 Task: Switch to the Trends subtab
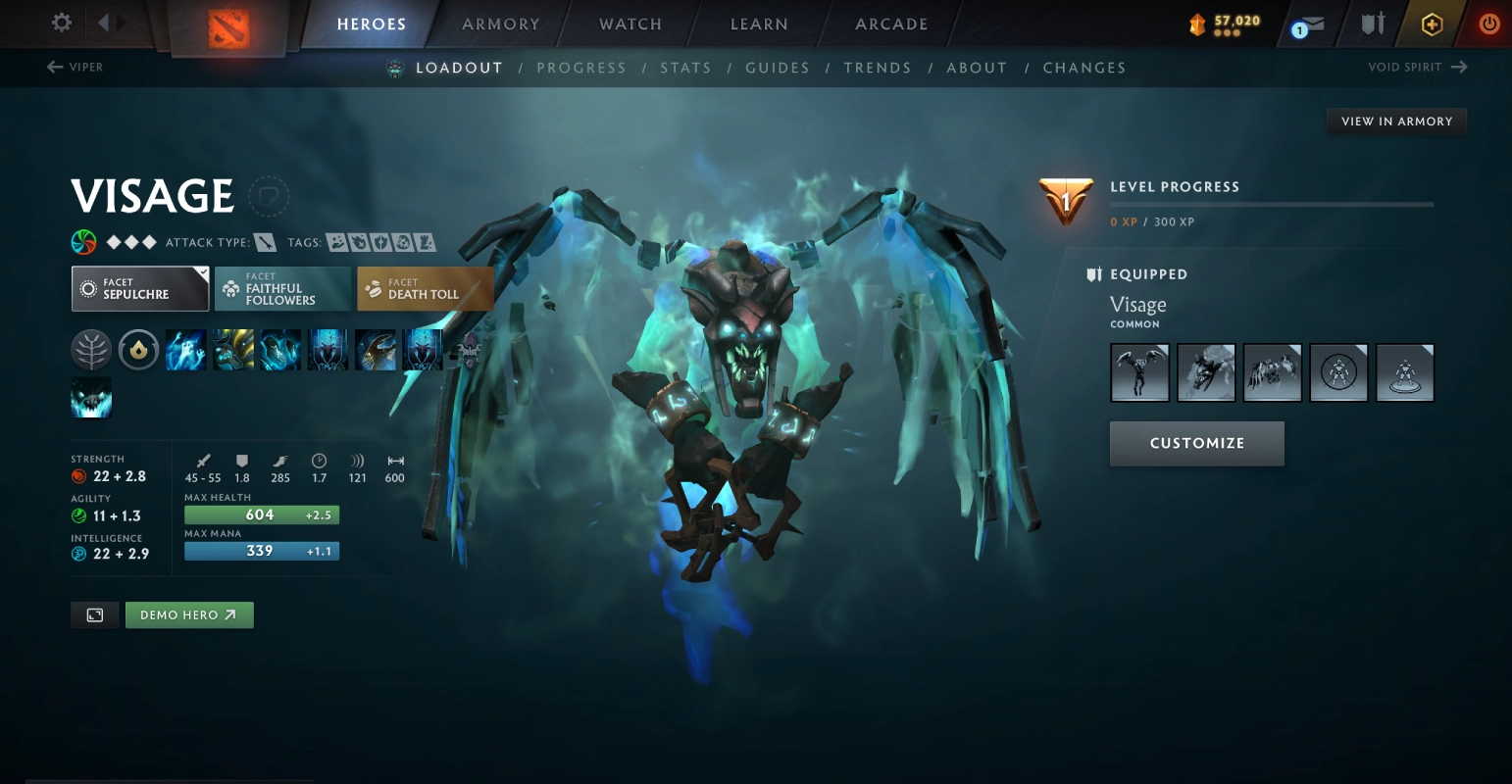pyautogui.click(x=877, y=68)
